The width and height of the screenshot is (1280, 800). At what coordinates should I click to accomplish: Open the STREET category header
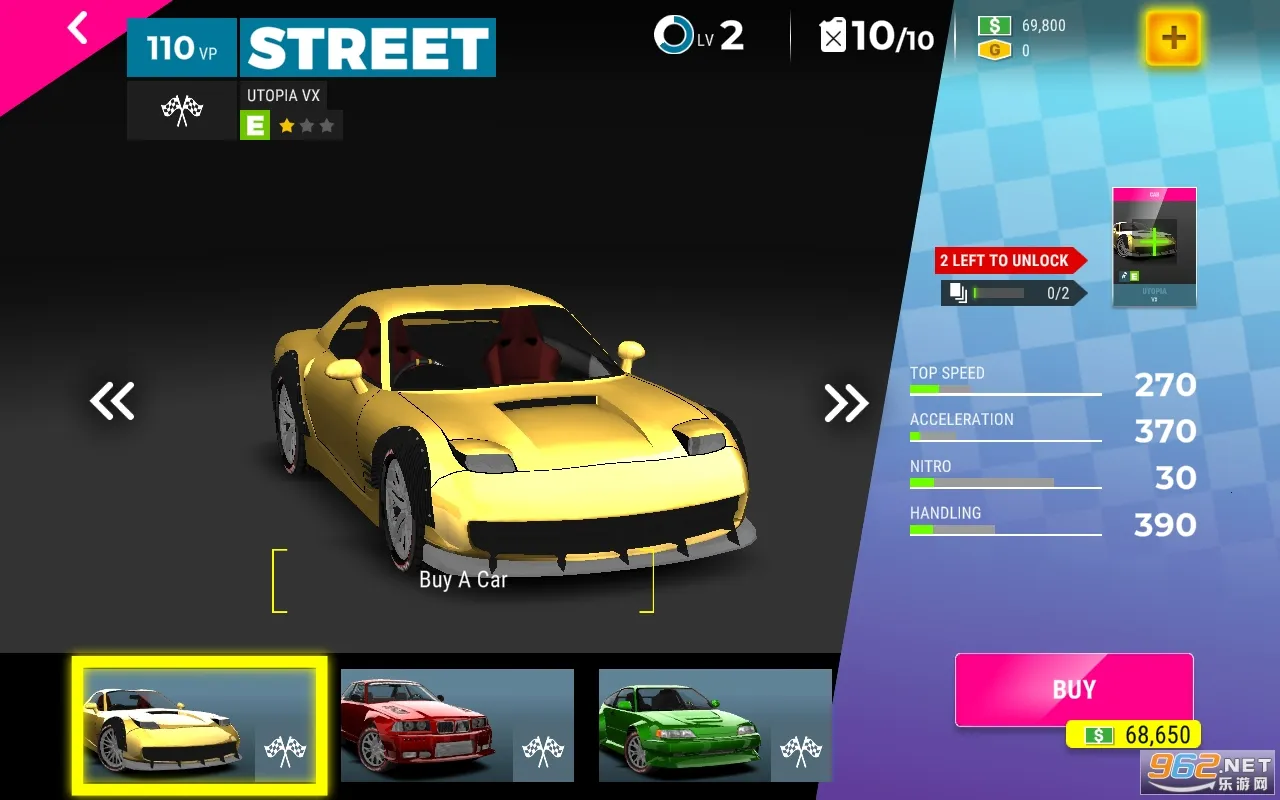(367, 45)
